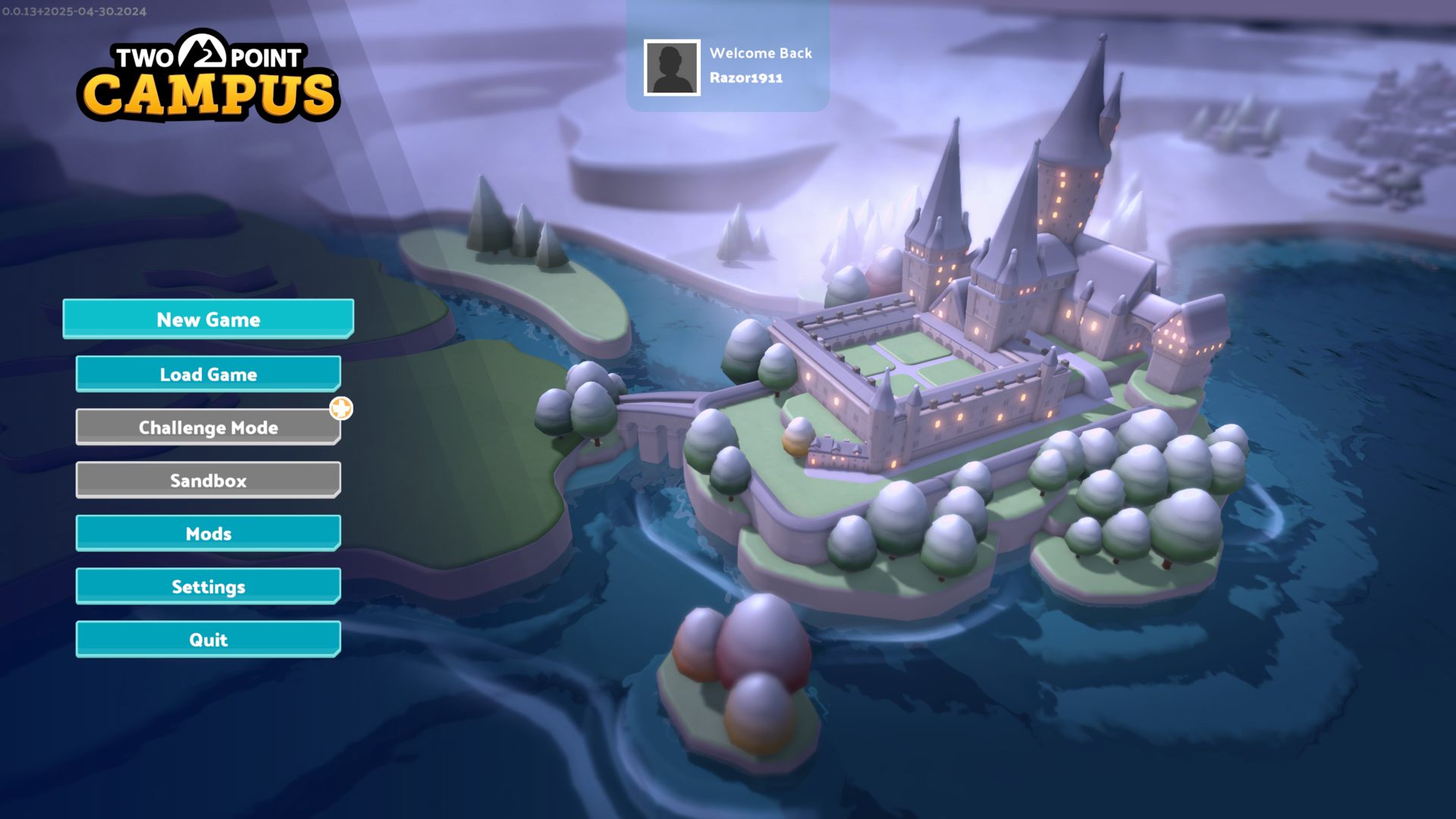Click the player profile avatar
This screenshot has height=819, width=1456.
click(672, 68)
